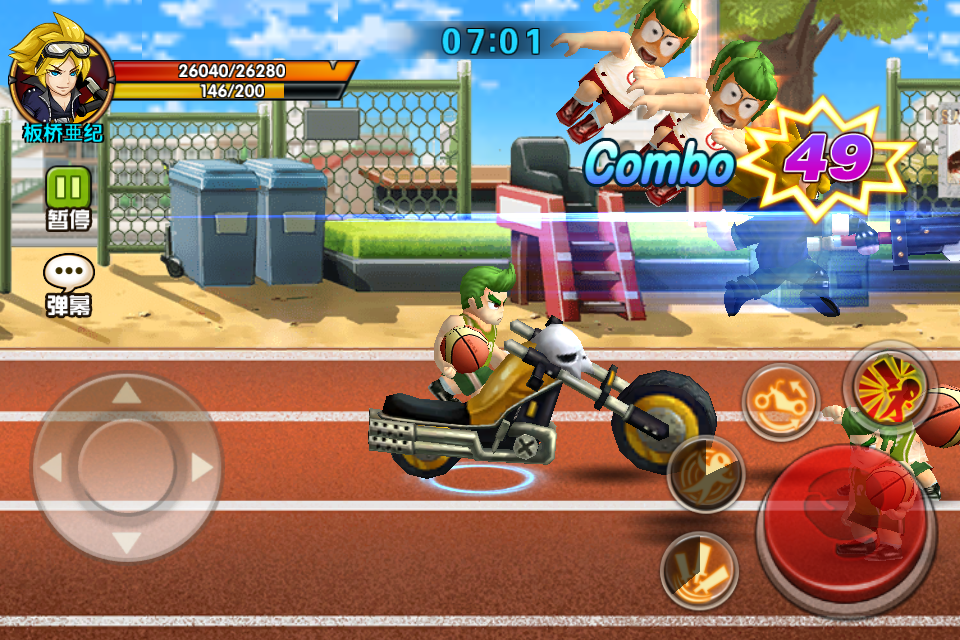The height and width of the screenshot is (640, 960).
Task: Tap the virtual joystick's up arrow
Action: click(x=126, y=392)
